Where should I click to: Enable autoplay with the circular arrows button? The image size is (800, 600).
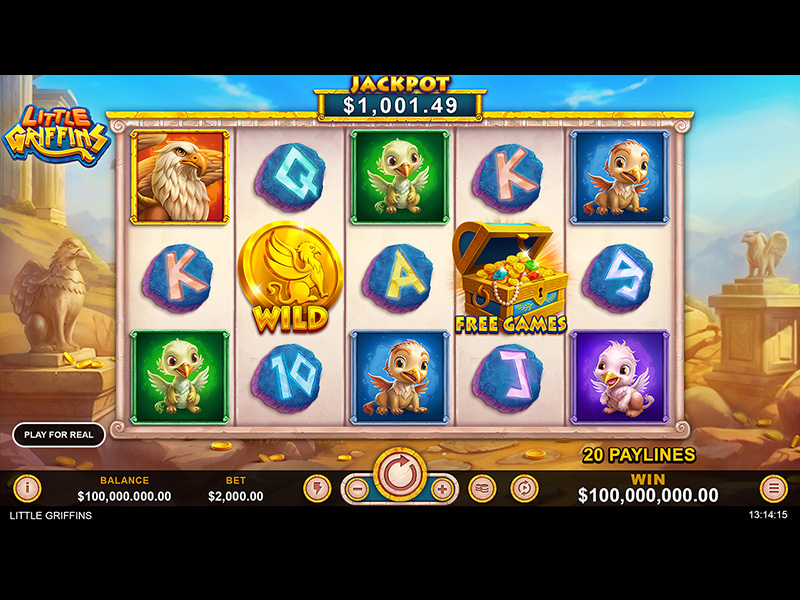coord(524,489)
